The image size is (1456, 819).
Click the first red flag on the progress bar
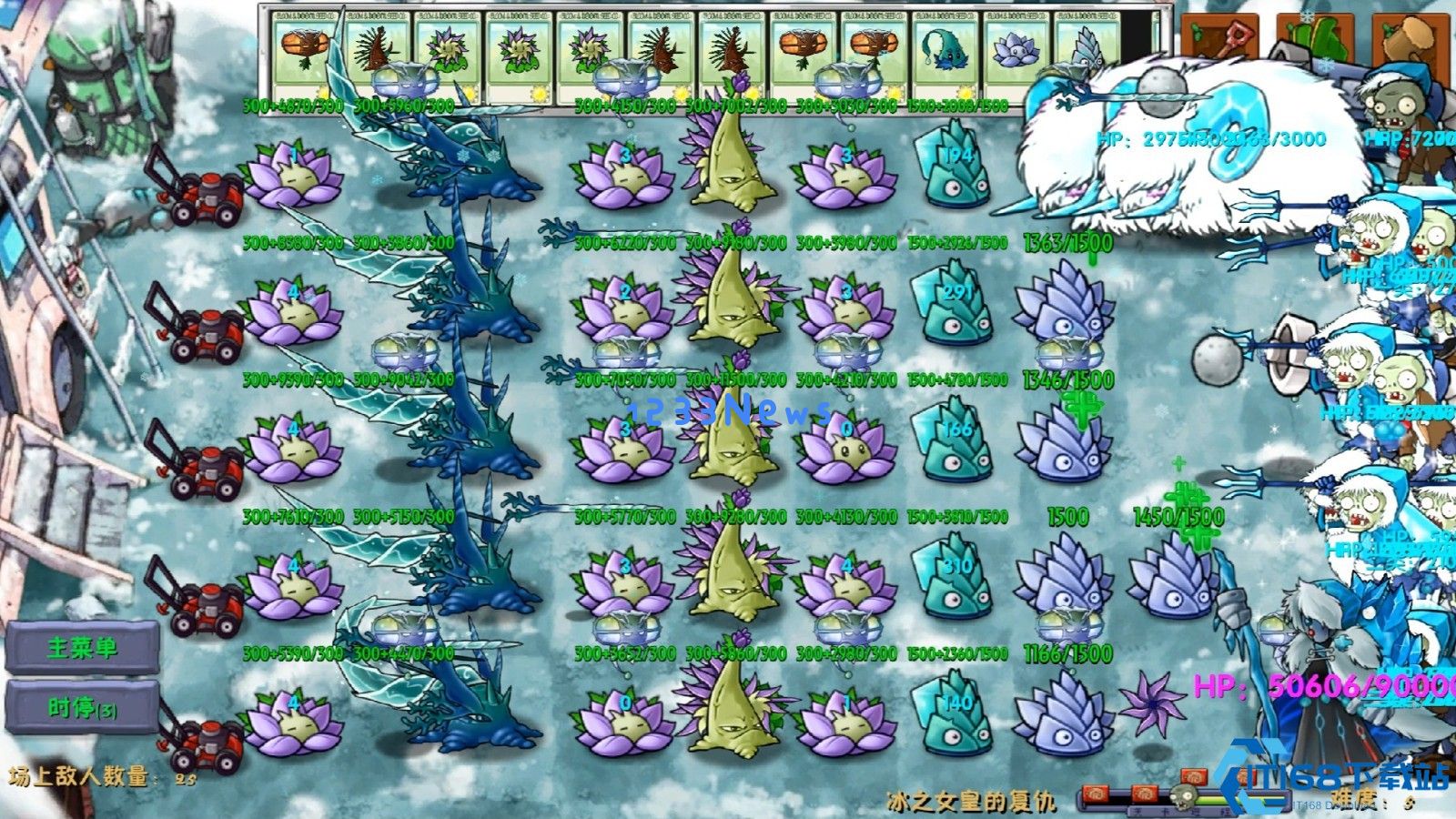pyautogui.click(x=1096, y=793)
